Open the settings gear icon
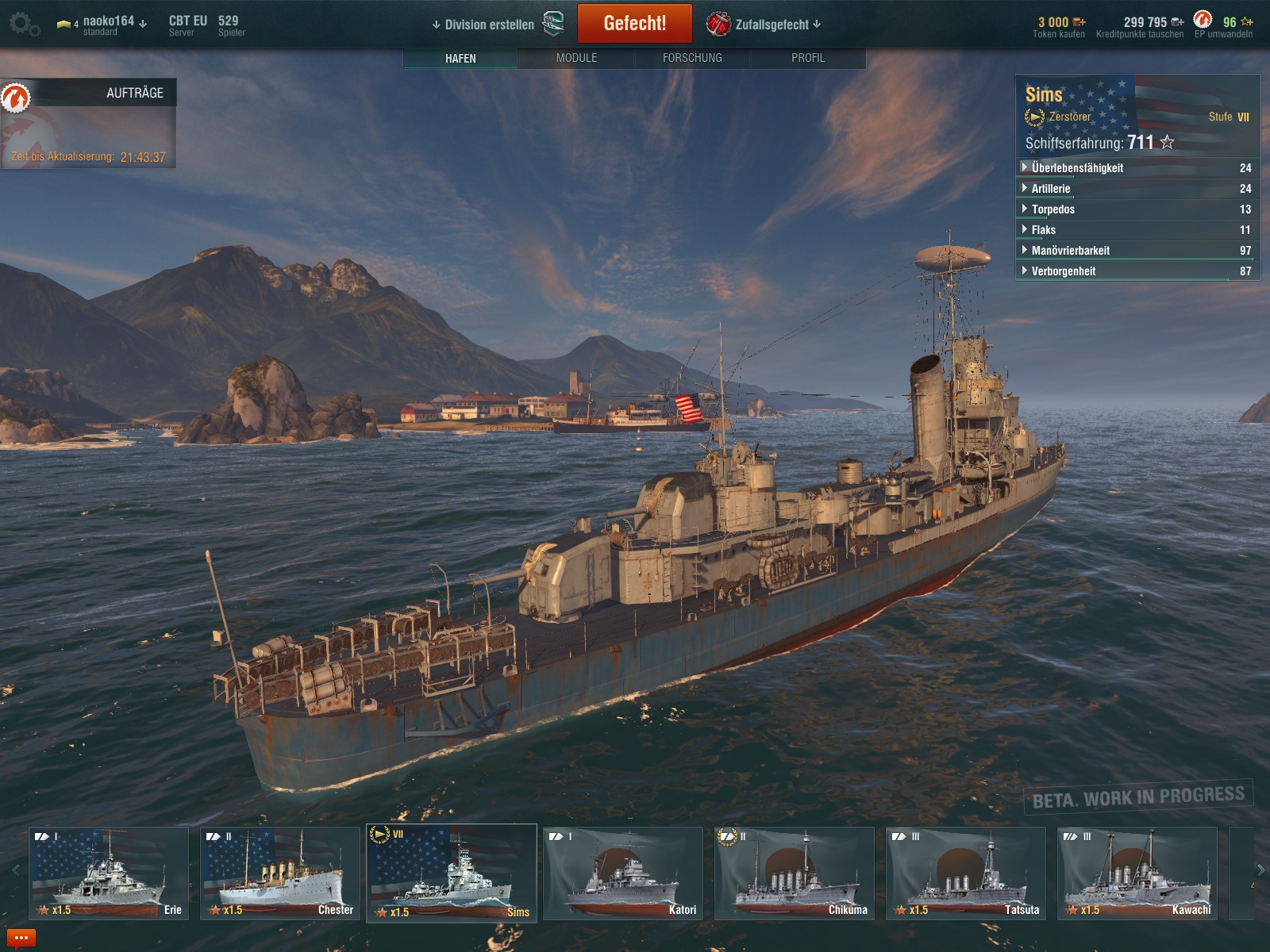Viewport: 1270px width, 952px height. 24,25
